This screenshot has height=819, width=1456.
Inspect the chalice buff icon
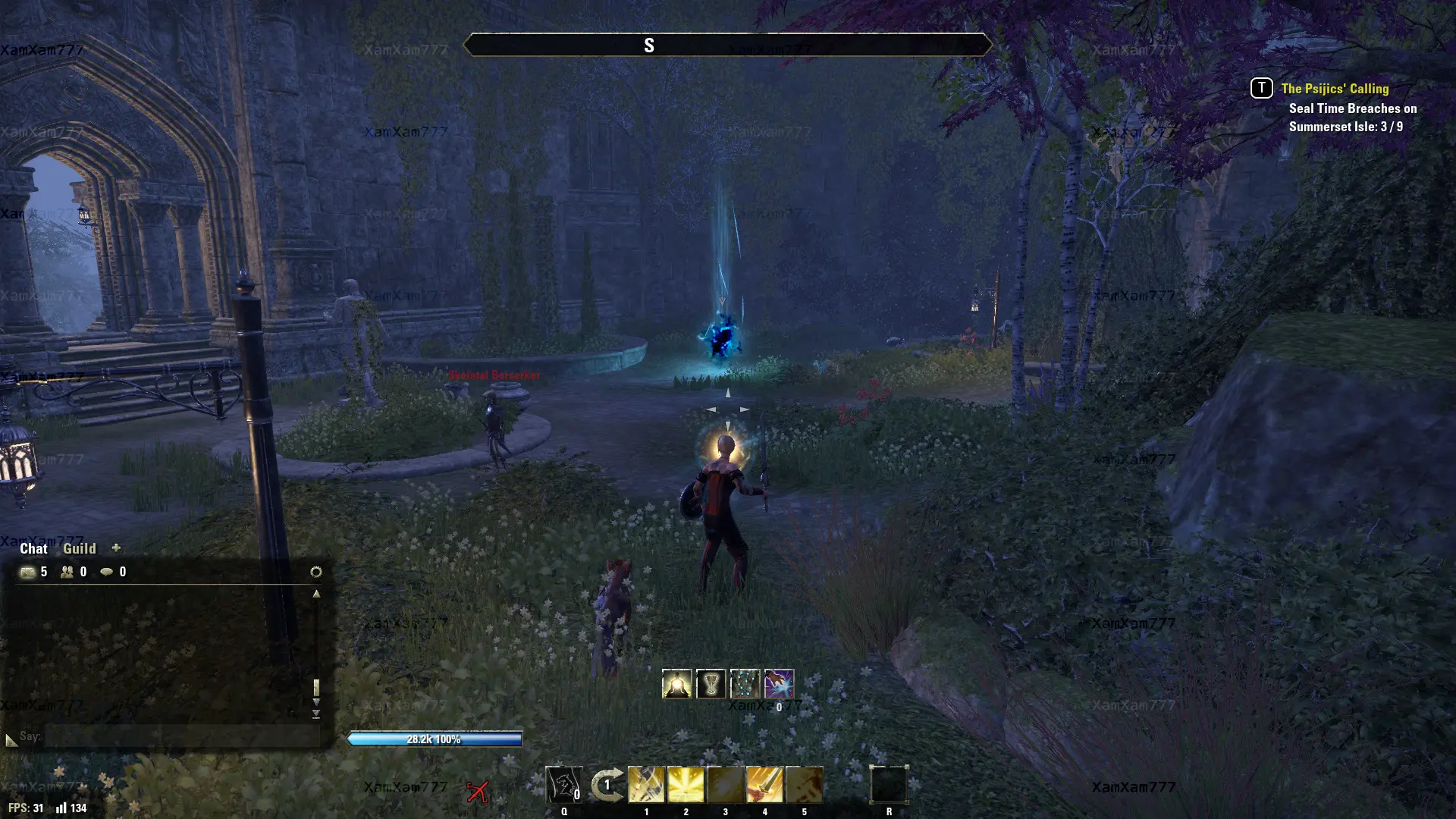(711, 684)
